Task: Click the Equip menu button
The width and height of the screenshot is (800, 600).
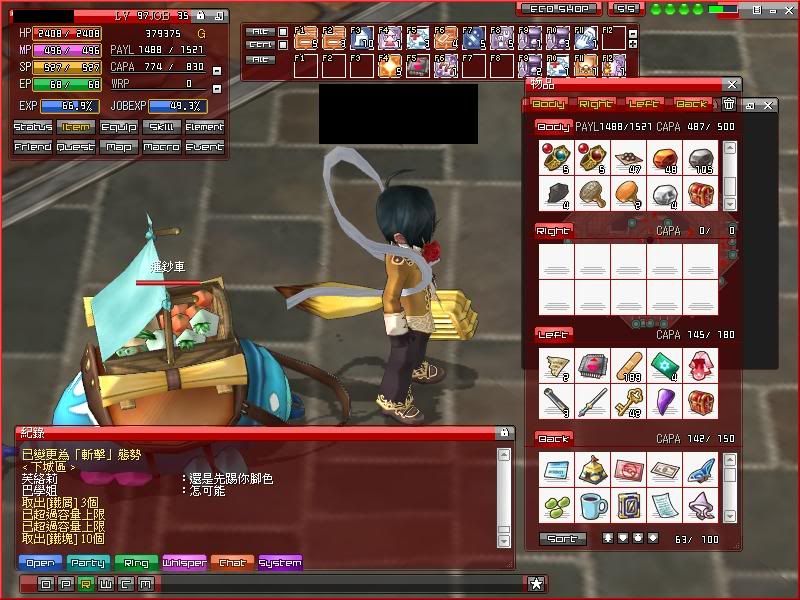Action: (x=119, y=127)
